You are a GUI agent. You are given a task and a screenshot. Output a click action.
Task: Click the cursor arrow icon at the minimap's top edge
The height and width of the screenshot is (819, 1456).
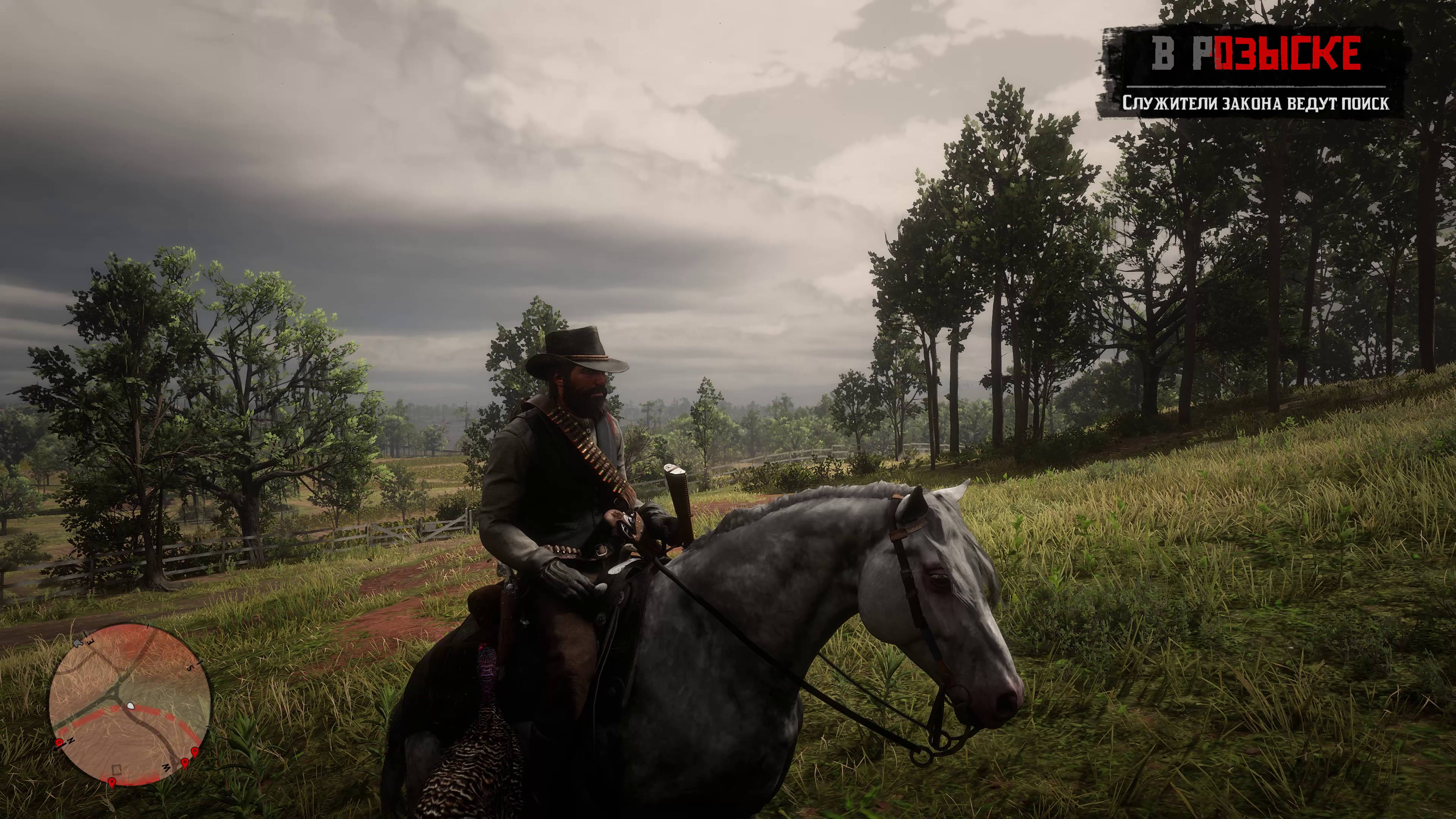point(79,643)
